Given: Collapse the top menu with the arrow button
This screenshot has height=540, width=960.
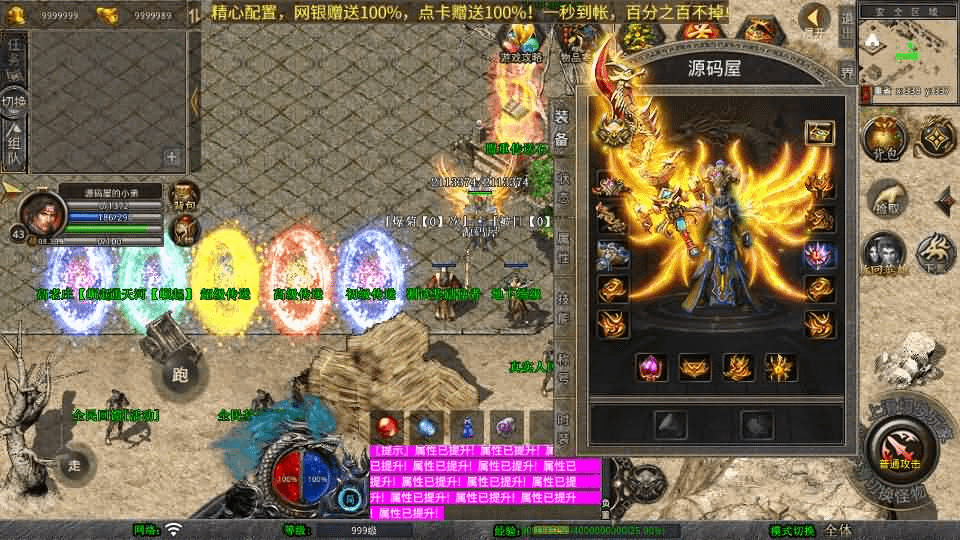Looking at the screenshot, I should (x=815, y=18).
